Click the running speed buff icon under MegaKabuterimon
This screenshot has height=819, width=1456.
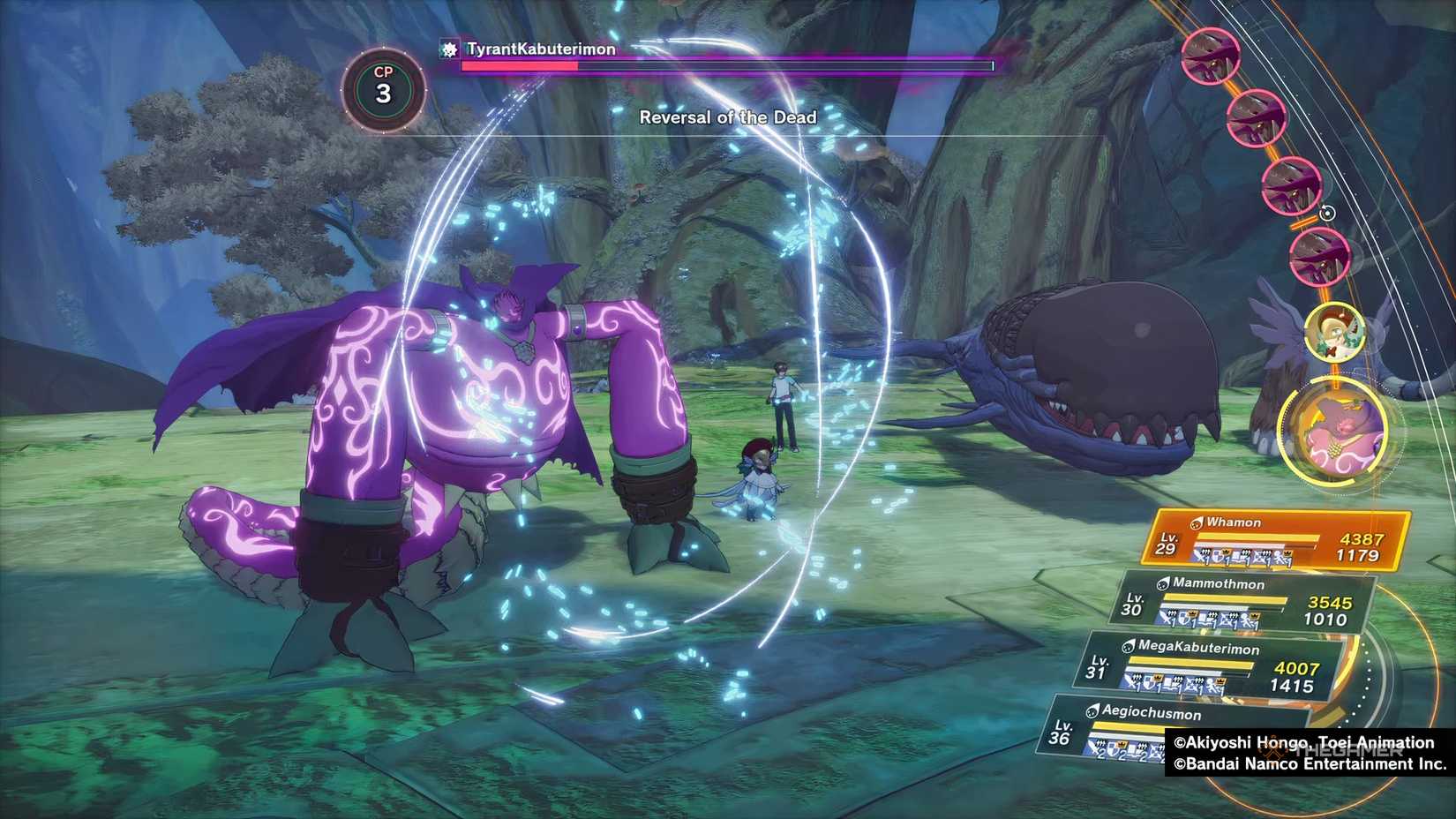pyautogui.click(x=1212, y=684)
